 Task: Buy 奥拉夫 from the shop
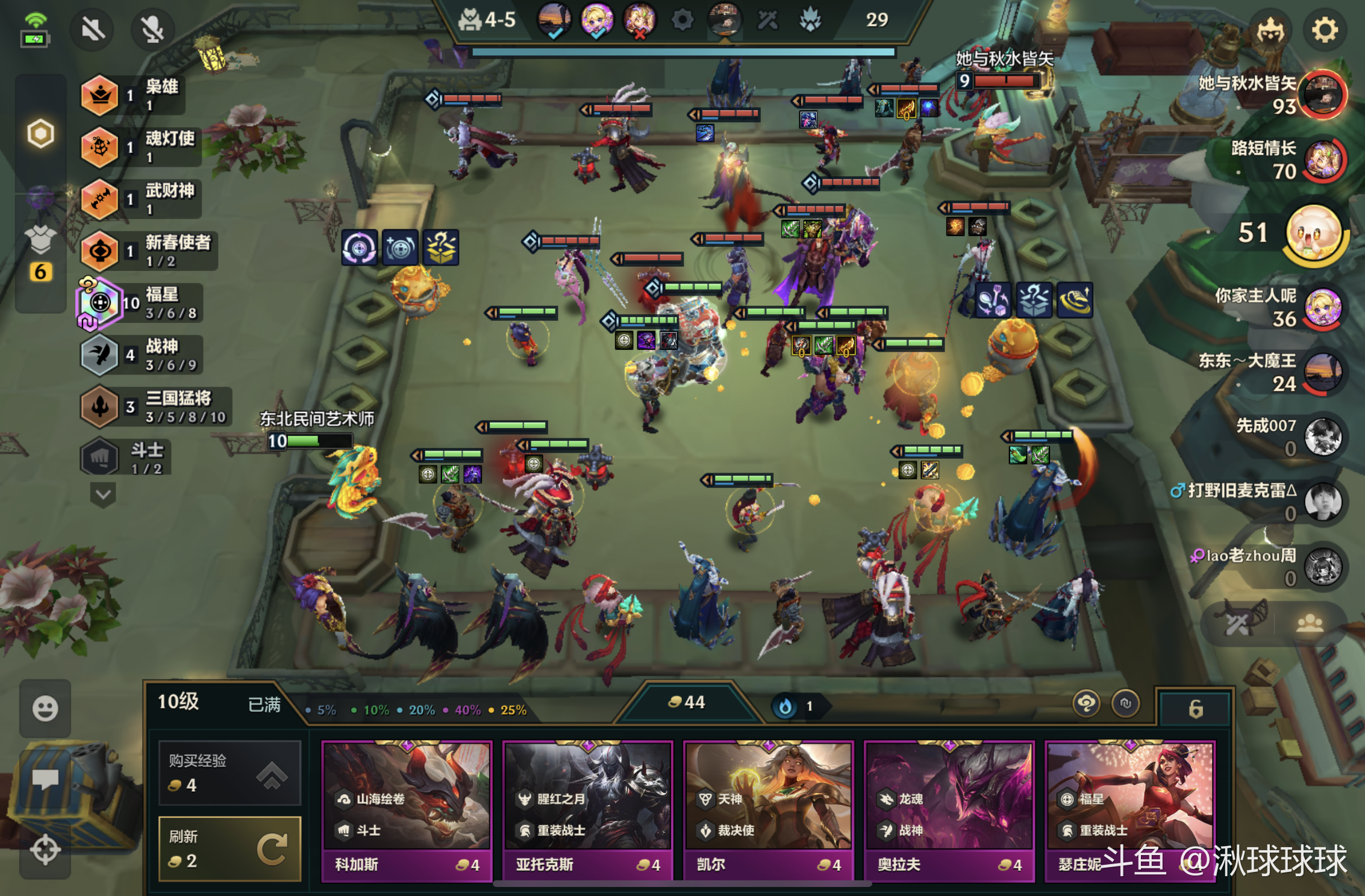pos(949,810)
